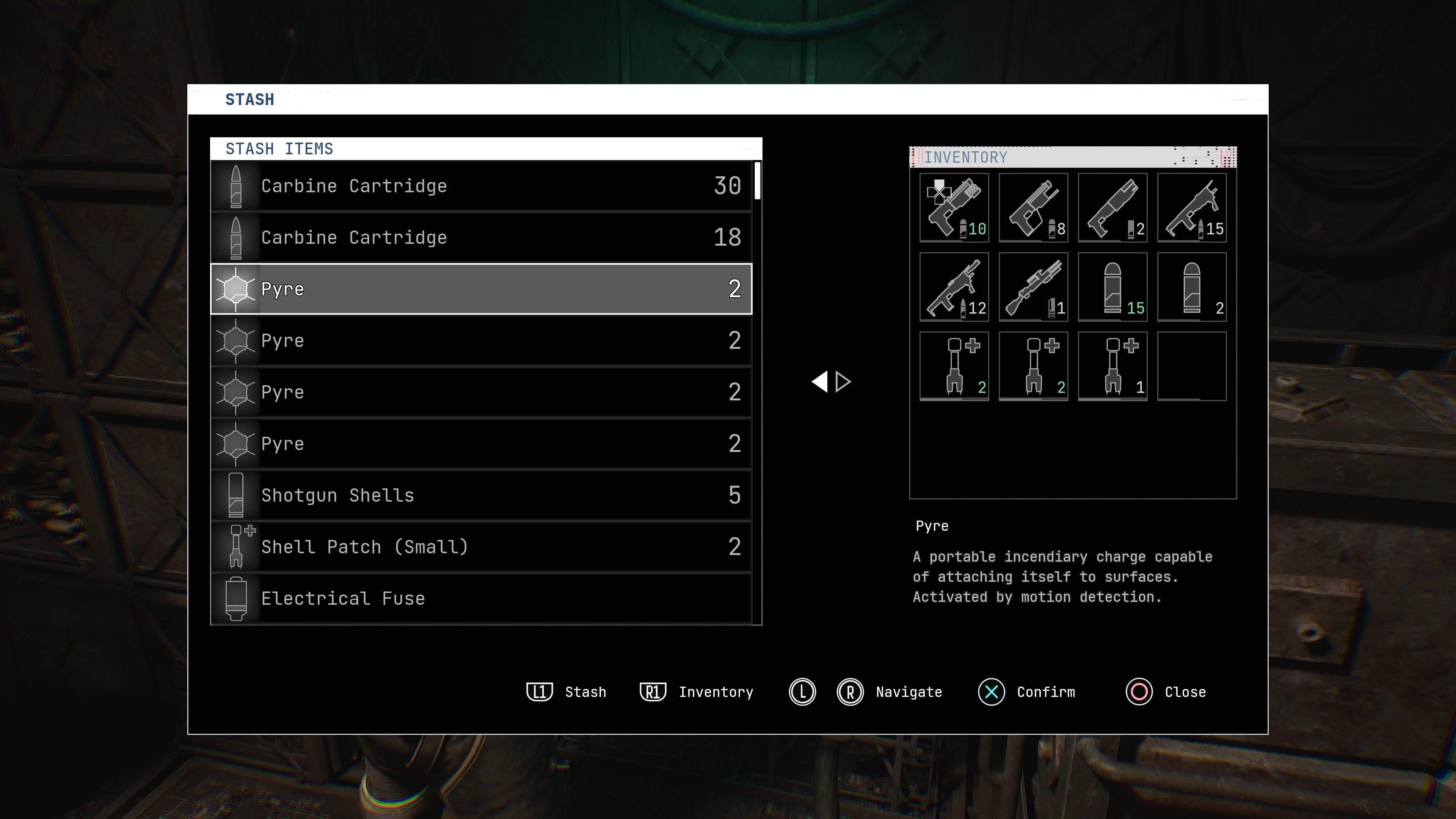Select the inventory weapon with 10 ammo
1456x819 pixels.
(x=954, y=208)
